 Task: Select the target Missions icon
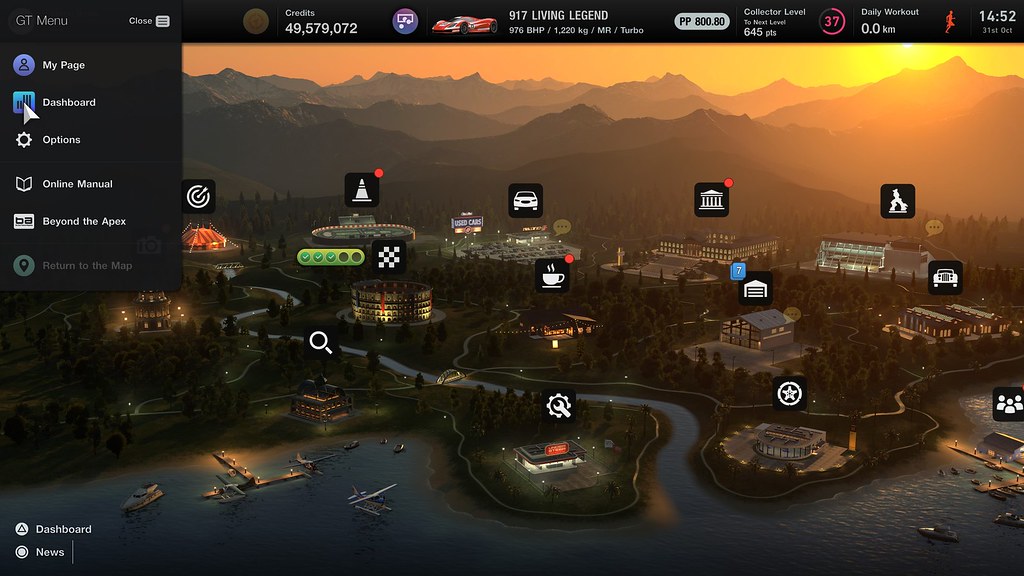coord(199,195)
